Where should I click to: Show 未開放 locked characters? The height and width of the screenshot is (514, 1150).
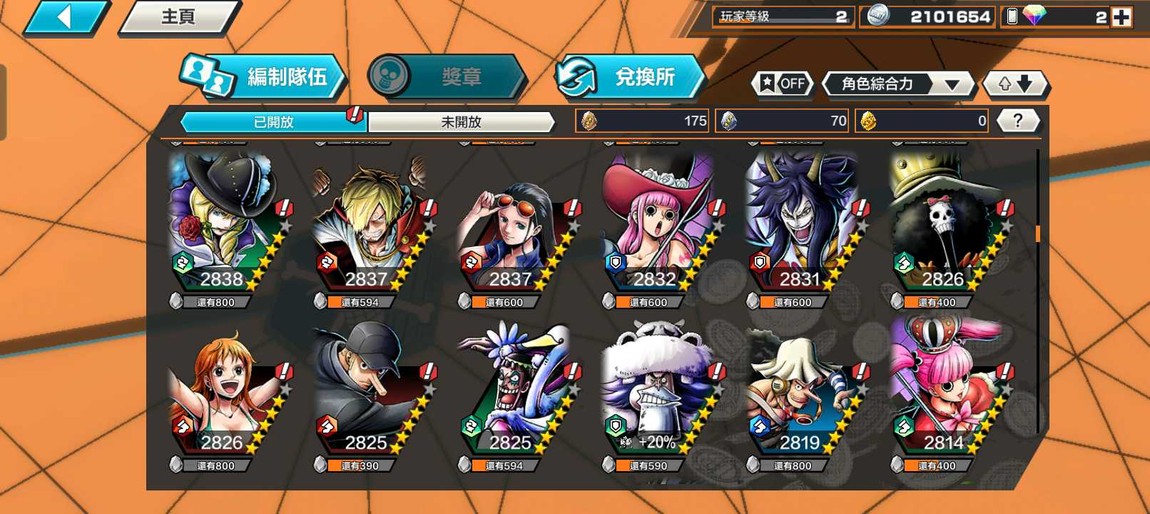click(x=461, y=122)
